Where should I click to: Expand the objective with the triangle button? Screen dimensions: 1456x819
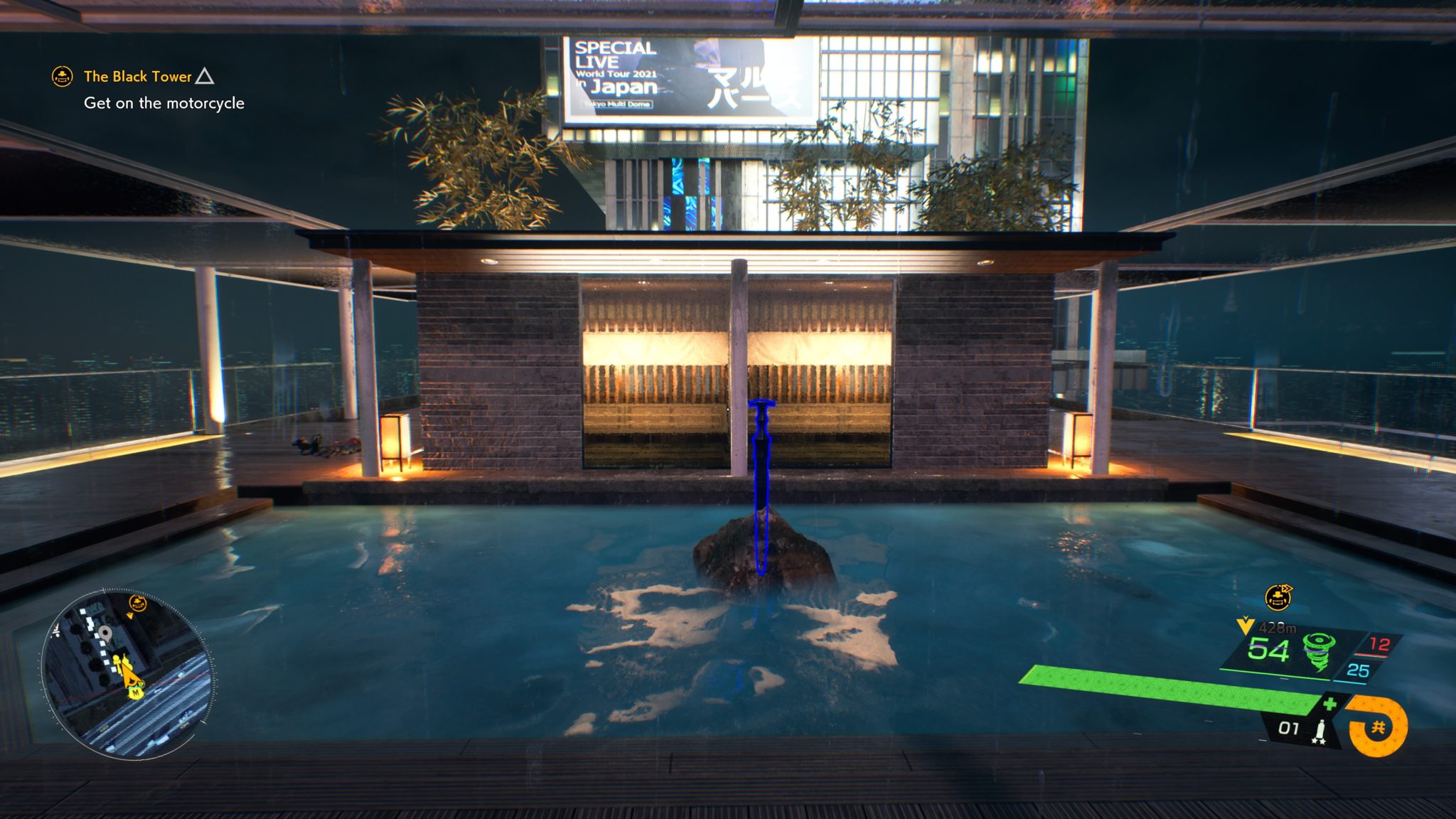pyautogui.click(x=205, y=75)
